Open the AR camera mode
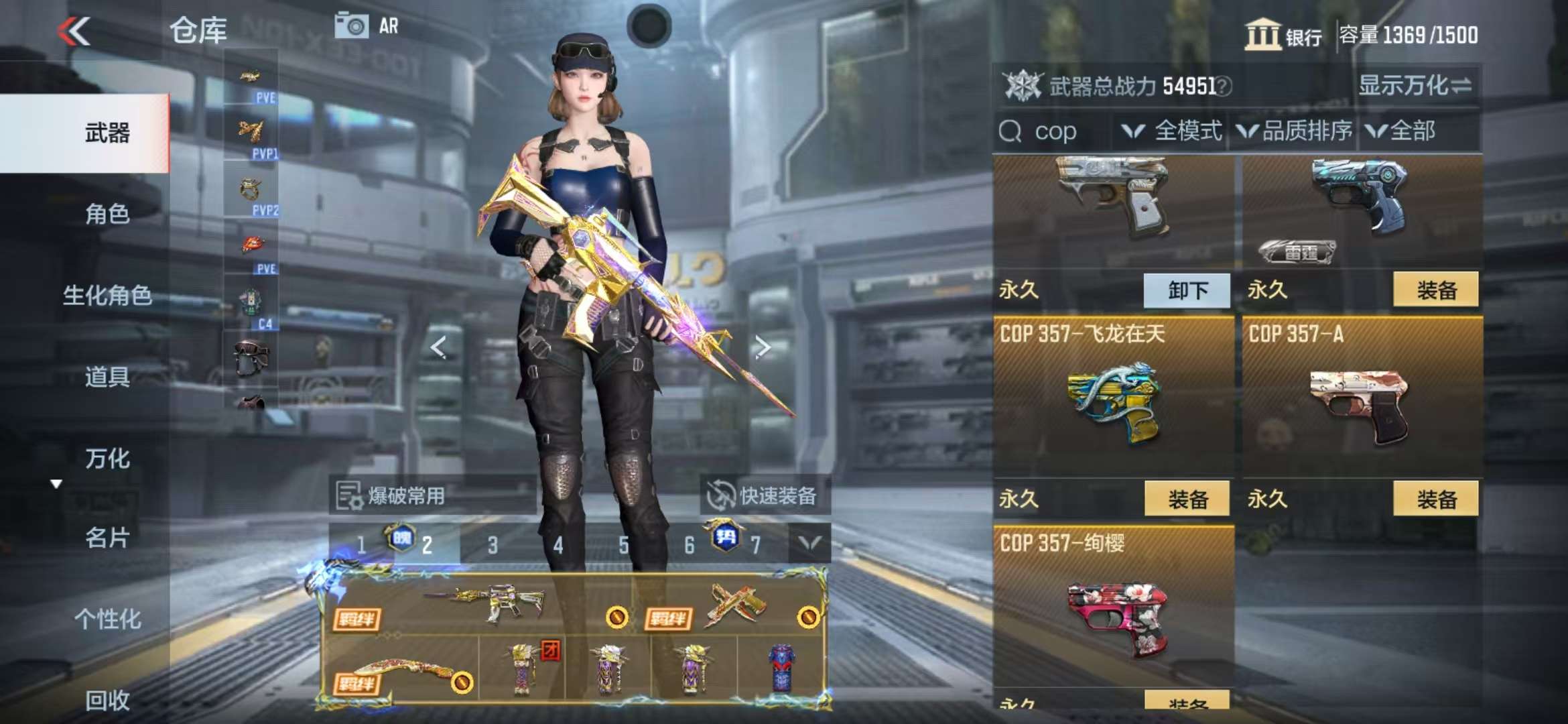 point(367,26)
